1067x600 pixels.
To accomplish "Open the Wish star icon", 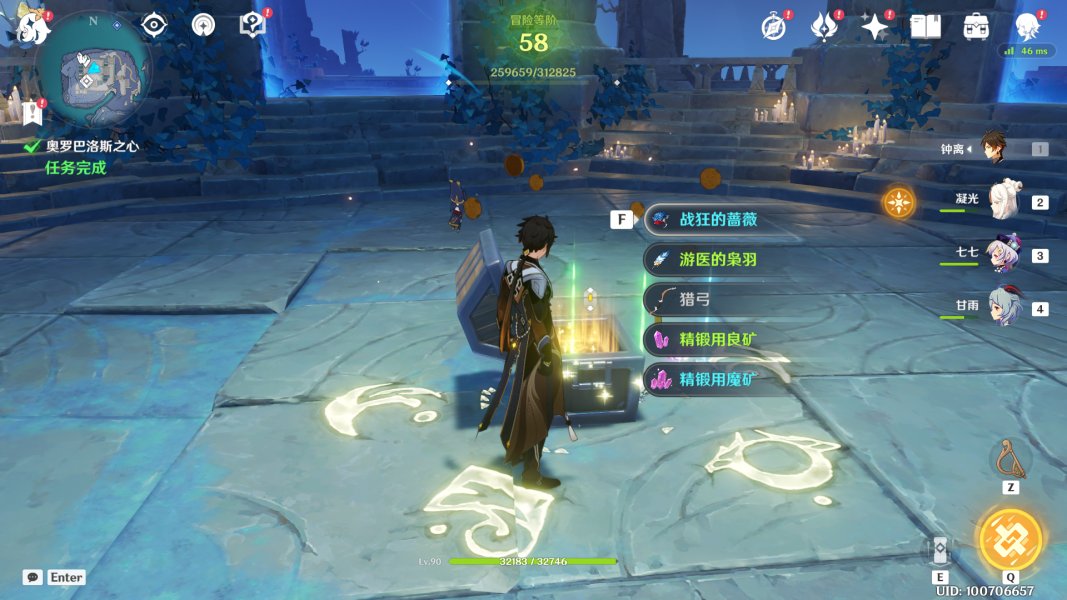I will coord(875,27).
